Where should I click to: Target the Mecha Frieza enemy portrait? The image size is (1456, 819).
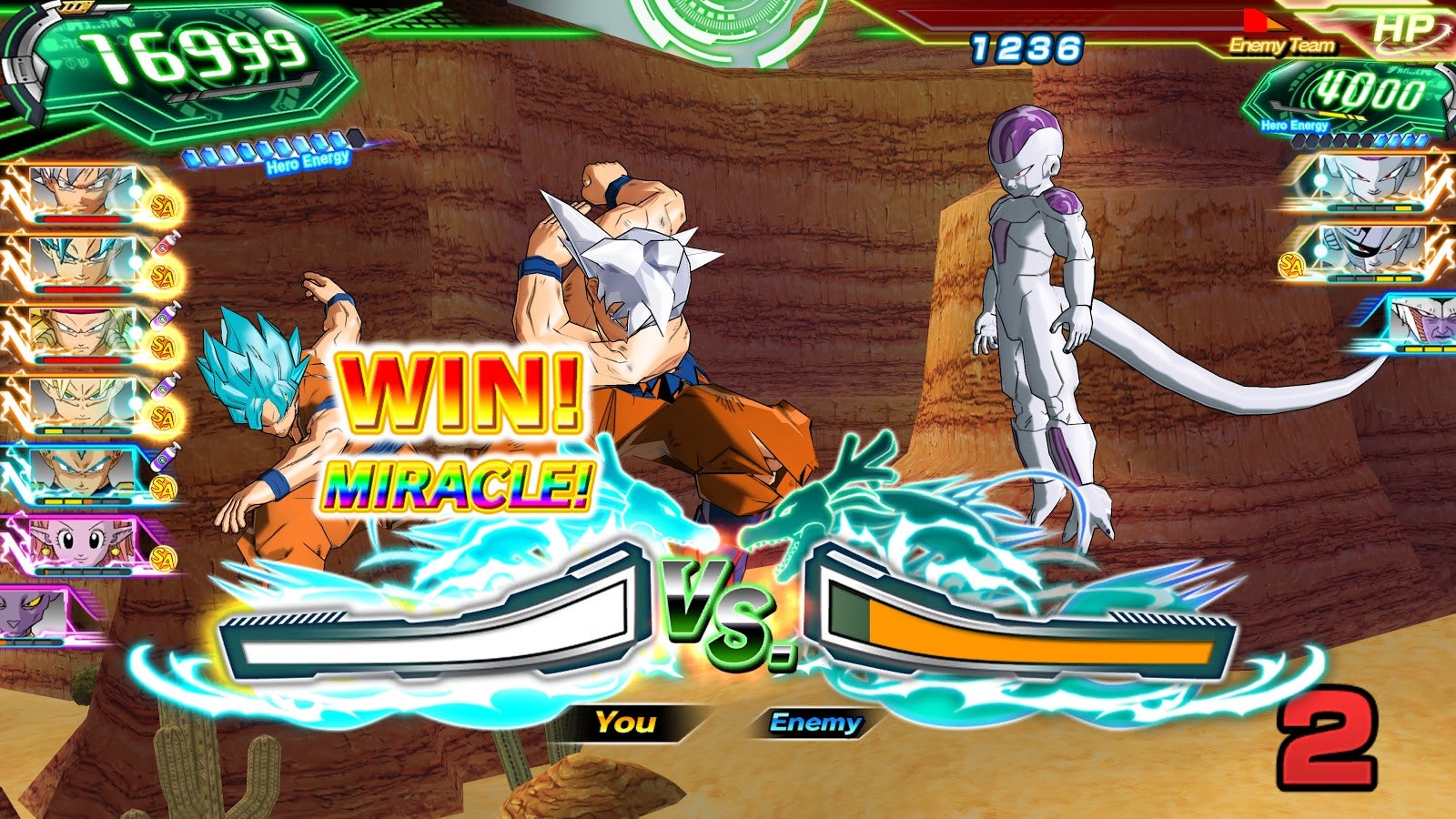[x=1372, y=250]
